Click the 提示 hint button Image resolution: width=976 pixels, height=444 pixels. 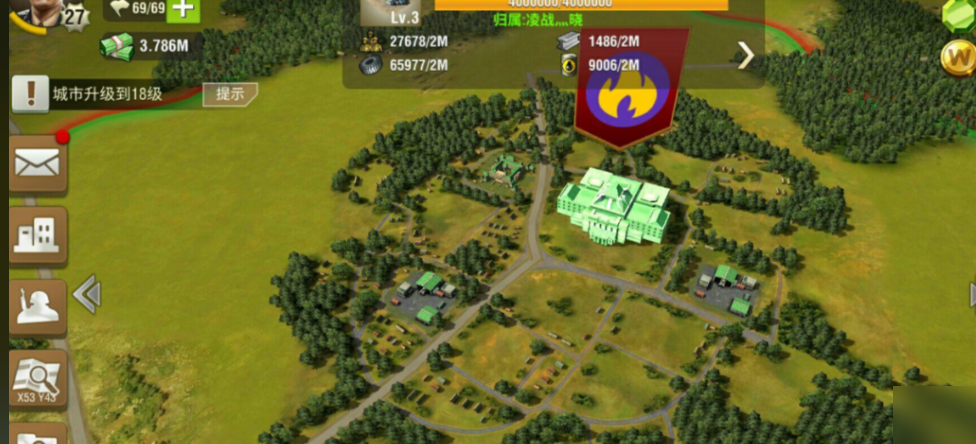point(230,94)
